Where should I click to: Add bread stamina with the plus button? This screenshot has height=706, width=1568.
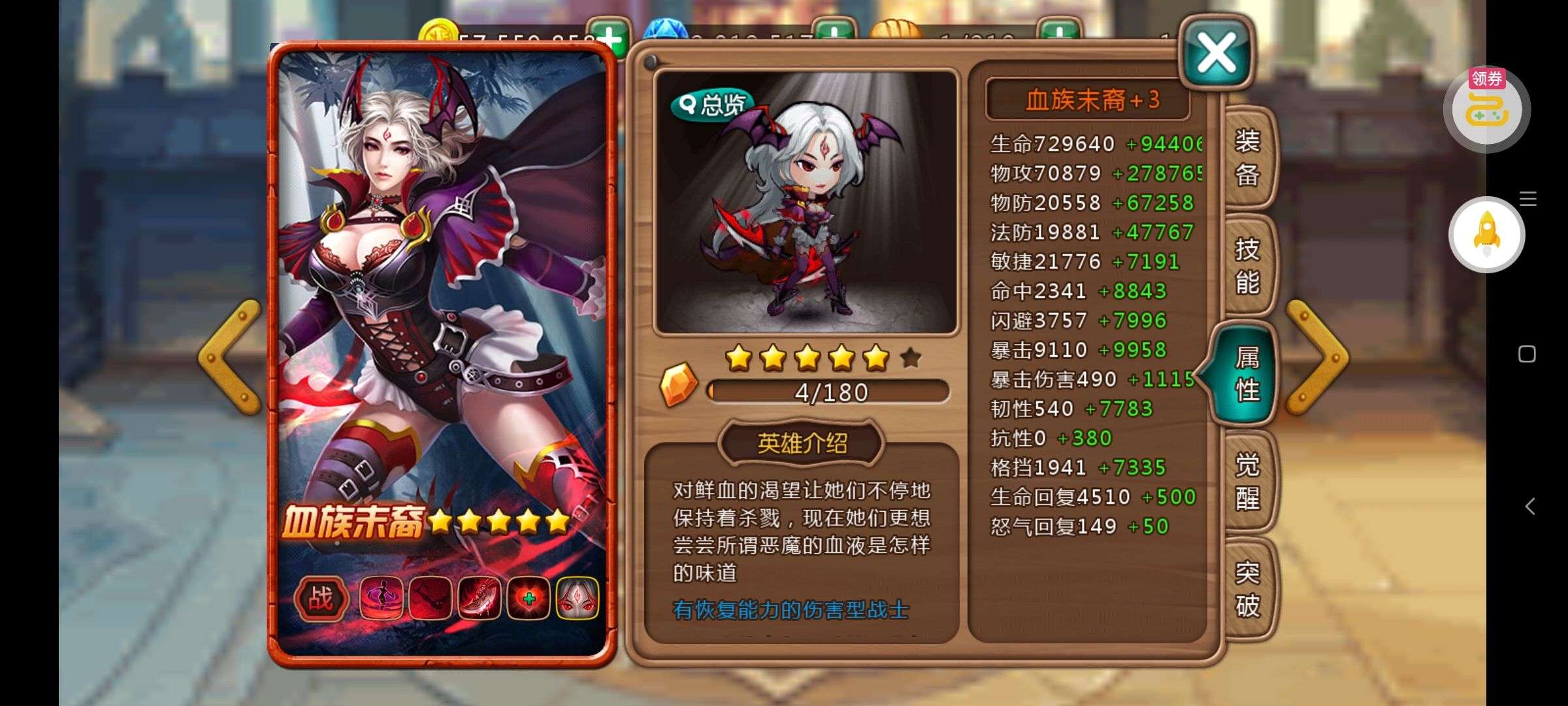(1059, 34)
